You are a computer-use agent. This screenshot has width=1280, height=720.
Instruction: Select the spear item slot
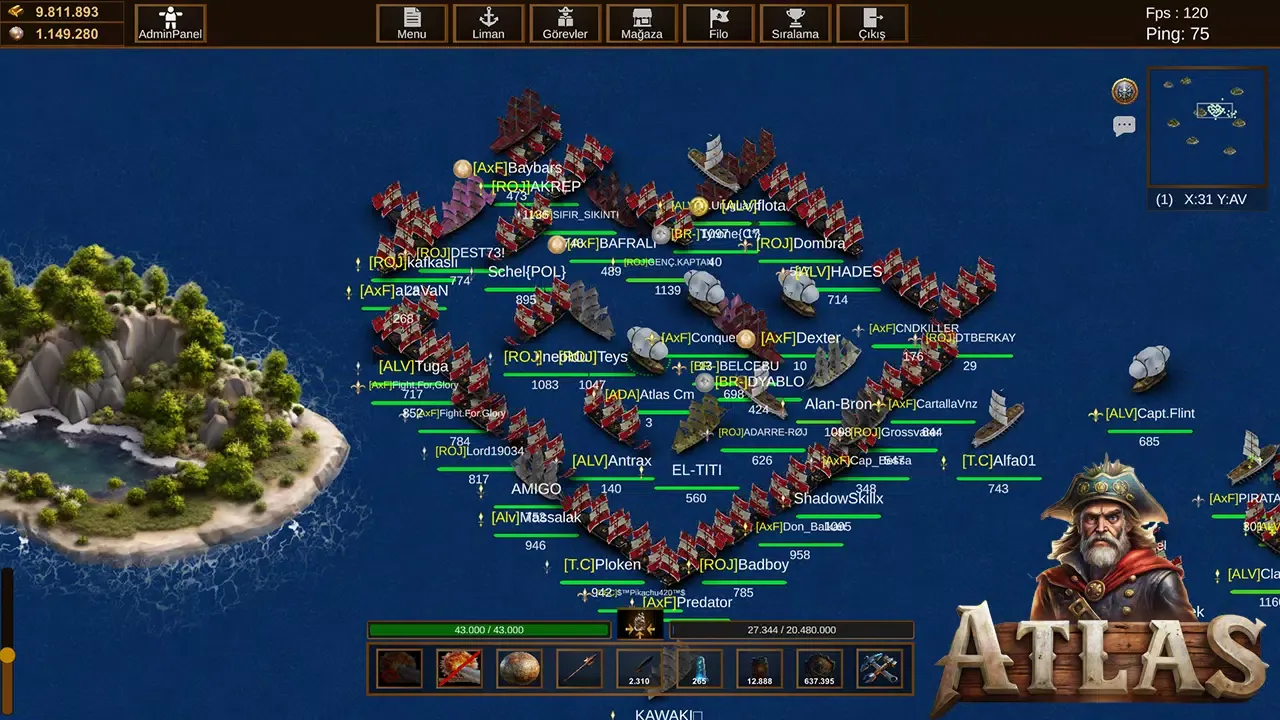pyautogui.click(x=579, y=668)
